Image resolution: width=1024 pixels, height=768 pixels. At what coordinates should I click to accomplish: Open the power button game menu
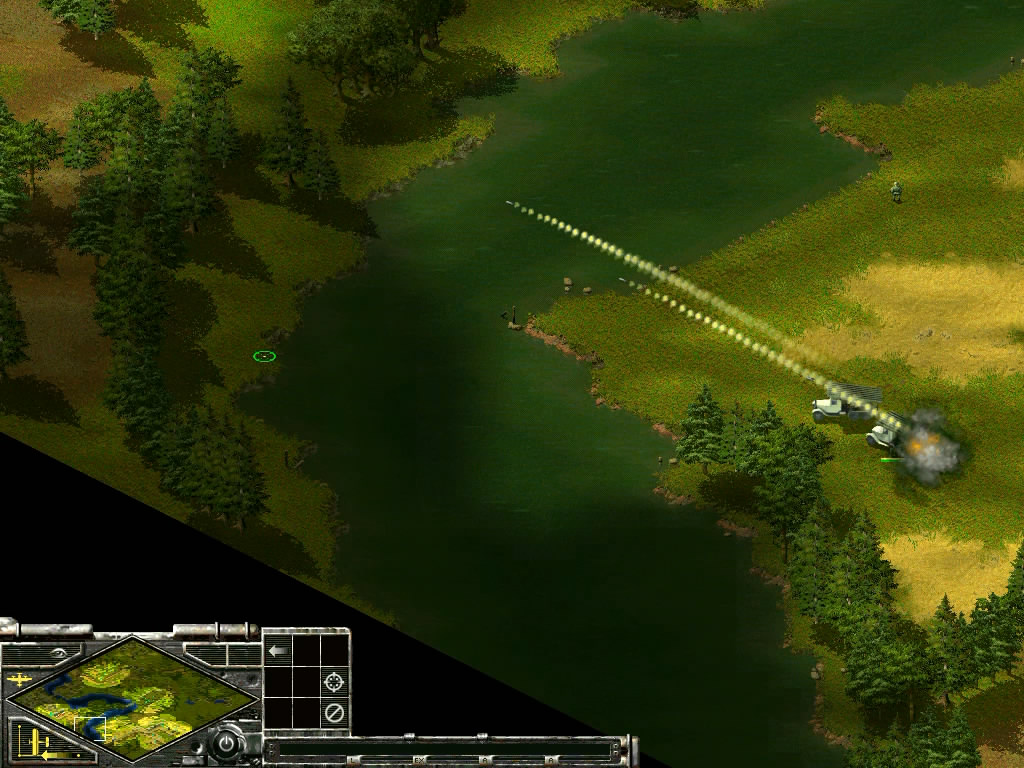coord(228,744)
